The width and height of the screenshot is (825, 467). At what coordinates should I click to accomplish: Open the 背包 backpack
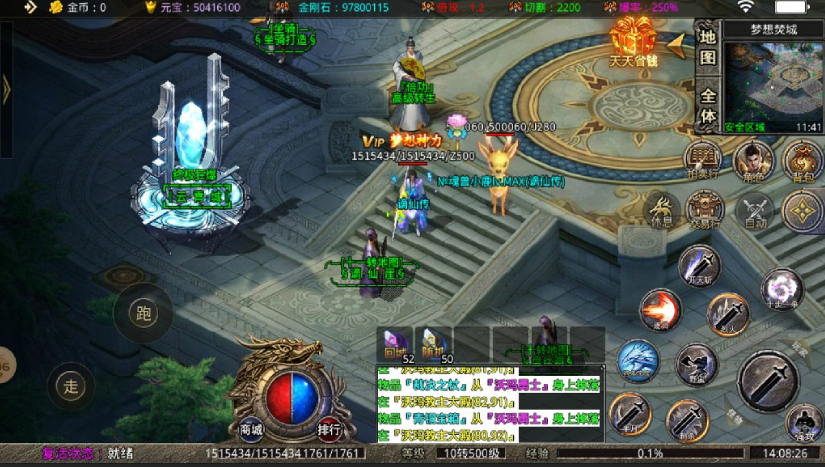[801, 160]
